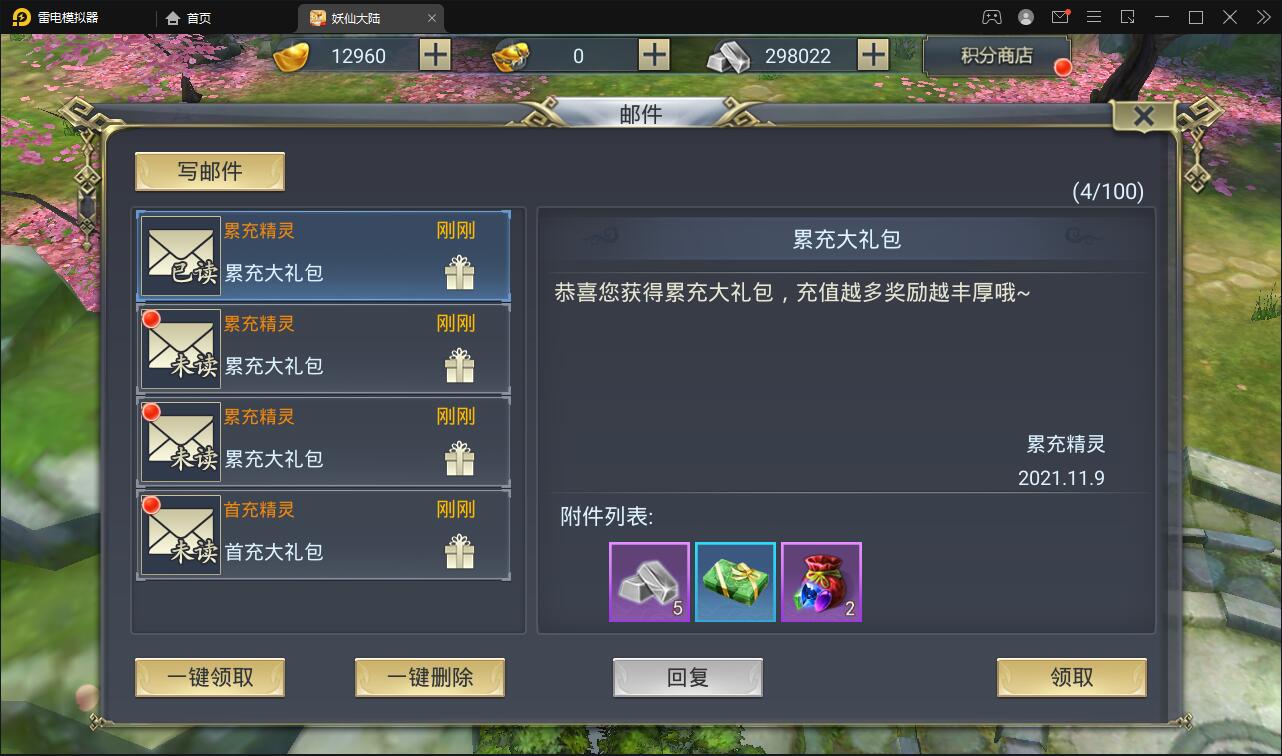The image size is (1282, 756).
Task: Click the emulator mail notification icon
Action: (1059, 17)
